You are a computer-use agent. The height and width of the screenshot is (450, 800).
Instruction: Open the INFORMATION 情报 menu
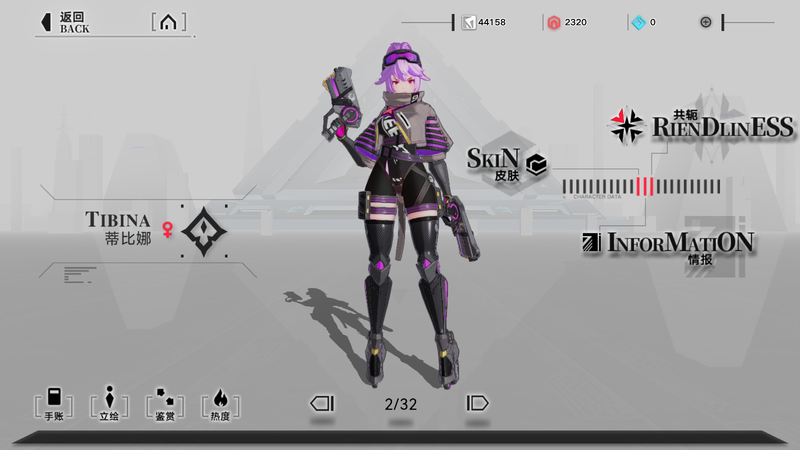coord(668,245)
